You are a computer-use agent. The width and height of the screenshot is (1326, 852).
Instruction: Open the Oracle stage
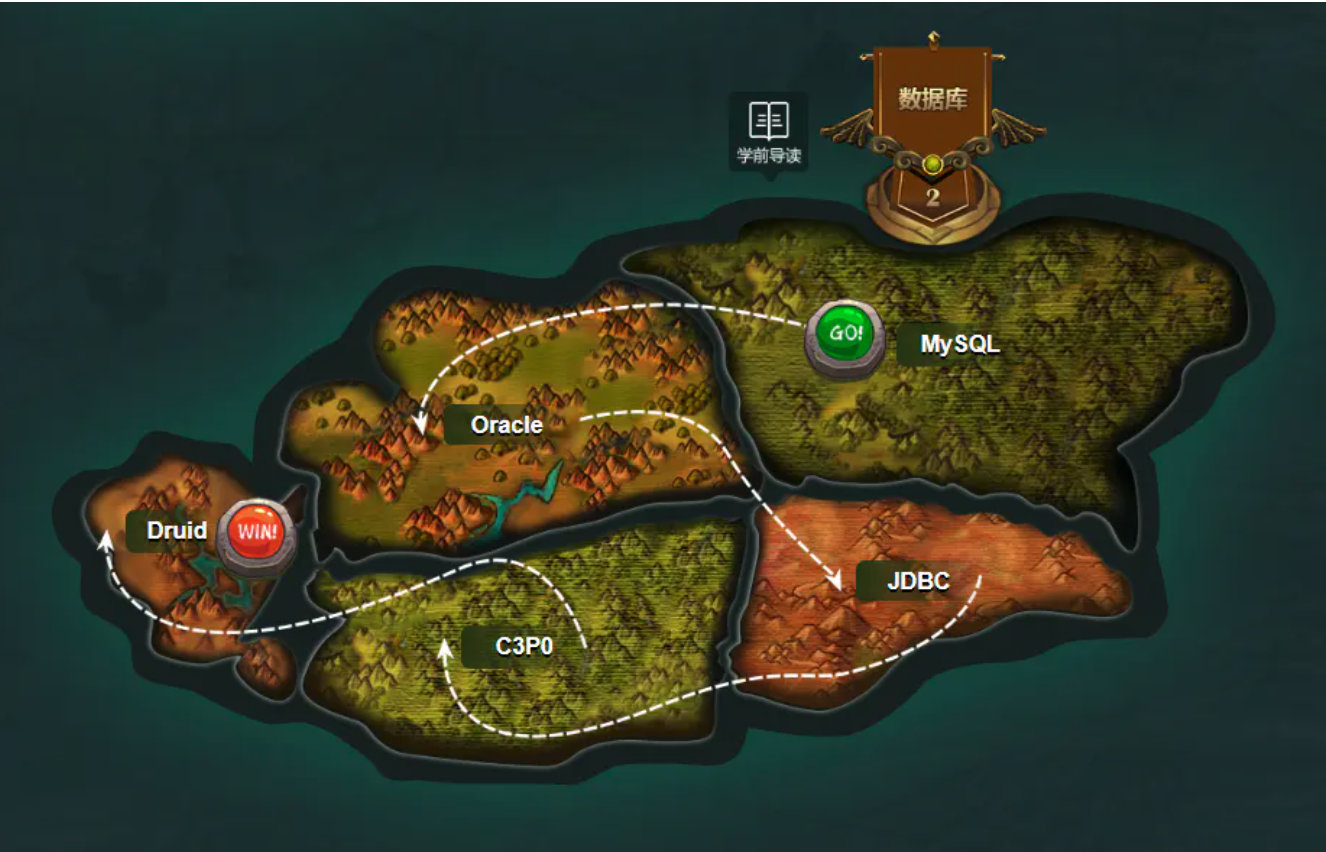tap(506, 425)
